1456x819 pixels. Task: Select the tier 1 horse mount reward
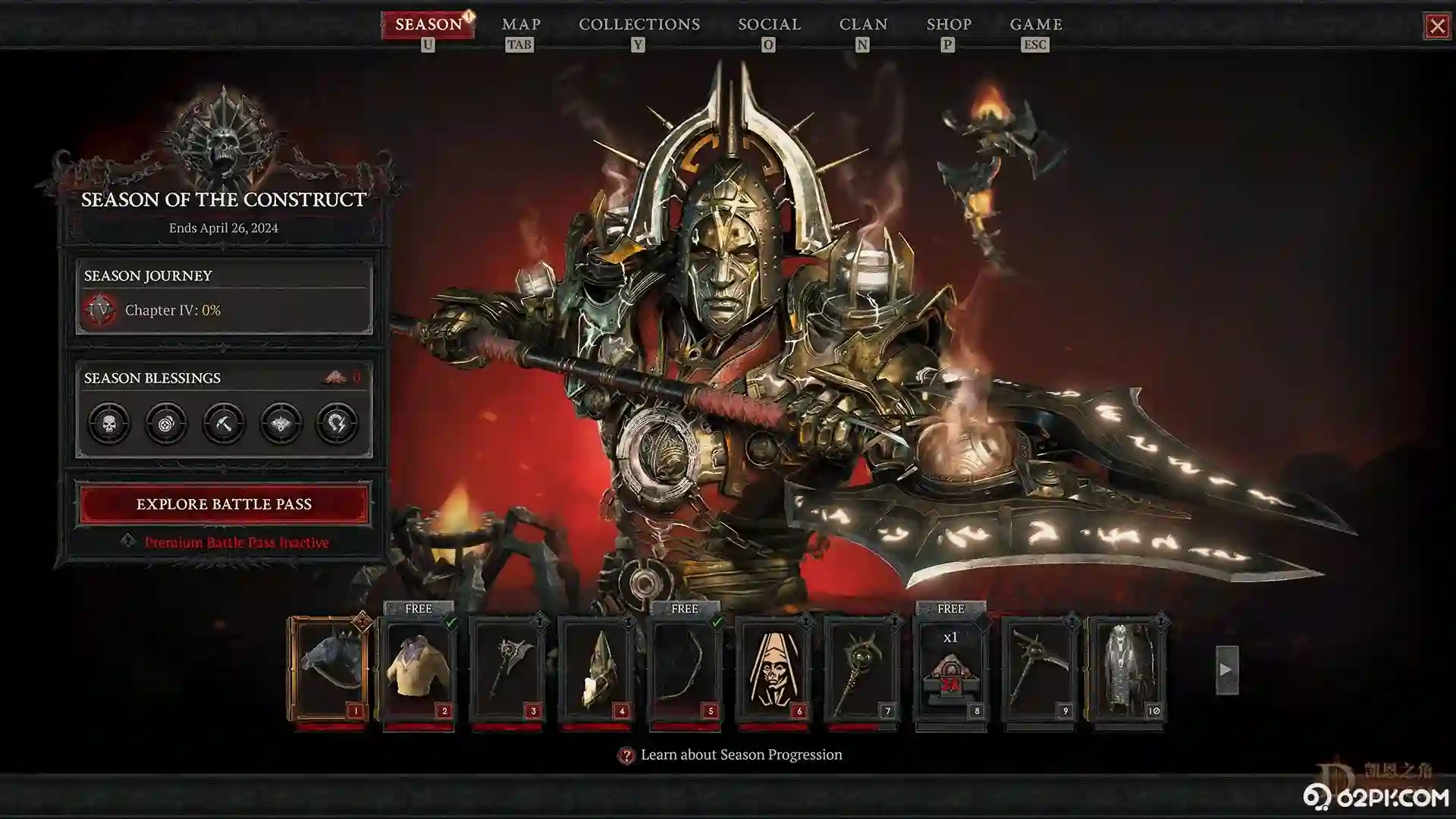[329, 669]
